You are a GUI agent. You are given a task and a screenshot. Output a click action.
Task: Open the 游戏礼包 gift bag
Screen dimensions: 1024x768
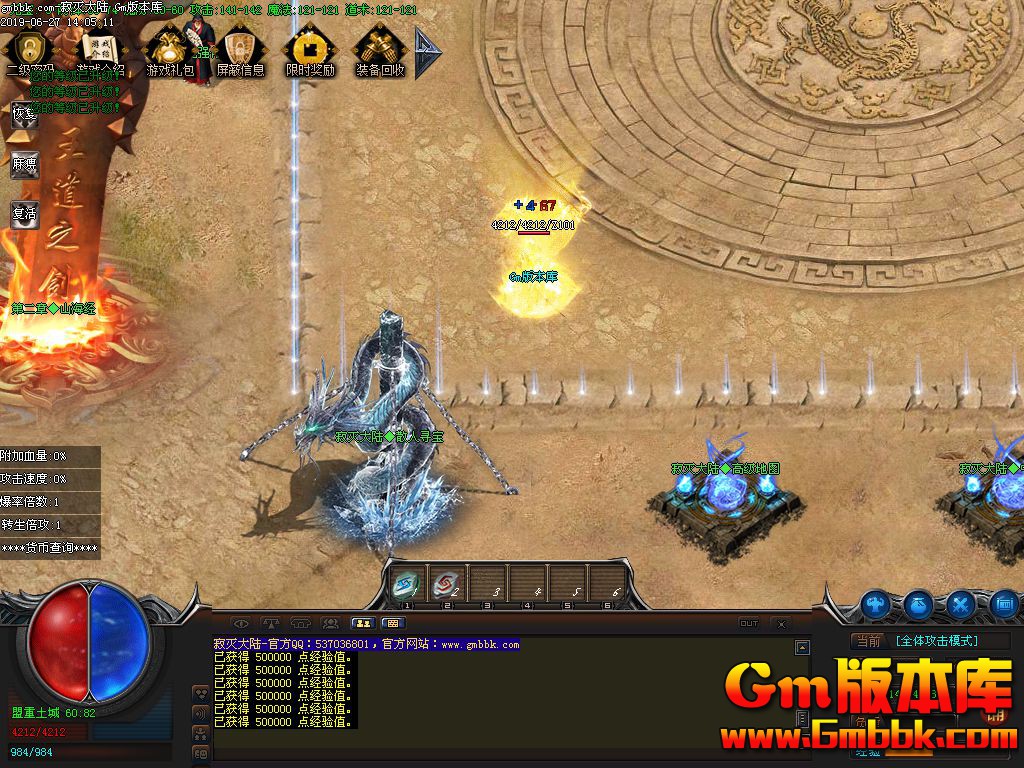click(x=170, y=49)
